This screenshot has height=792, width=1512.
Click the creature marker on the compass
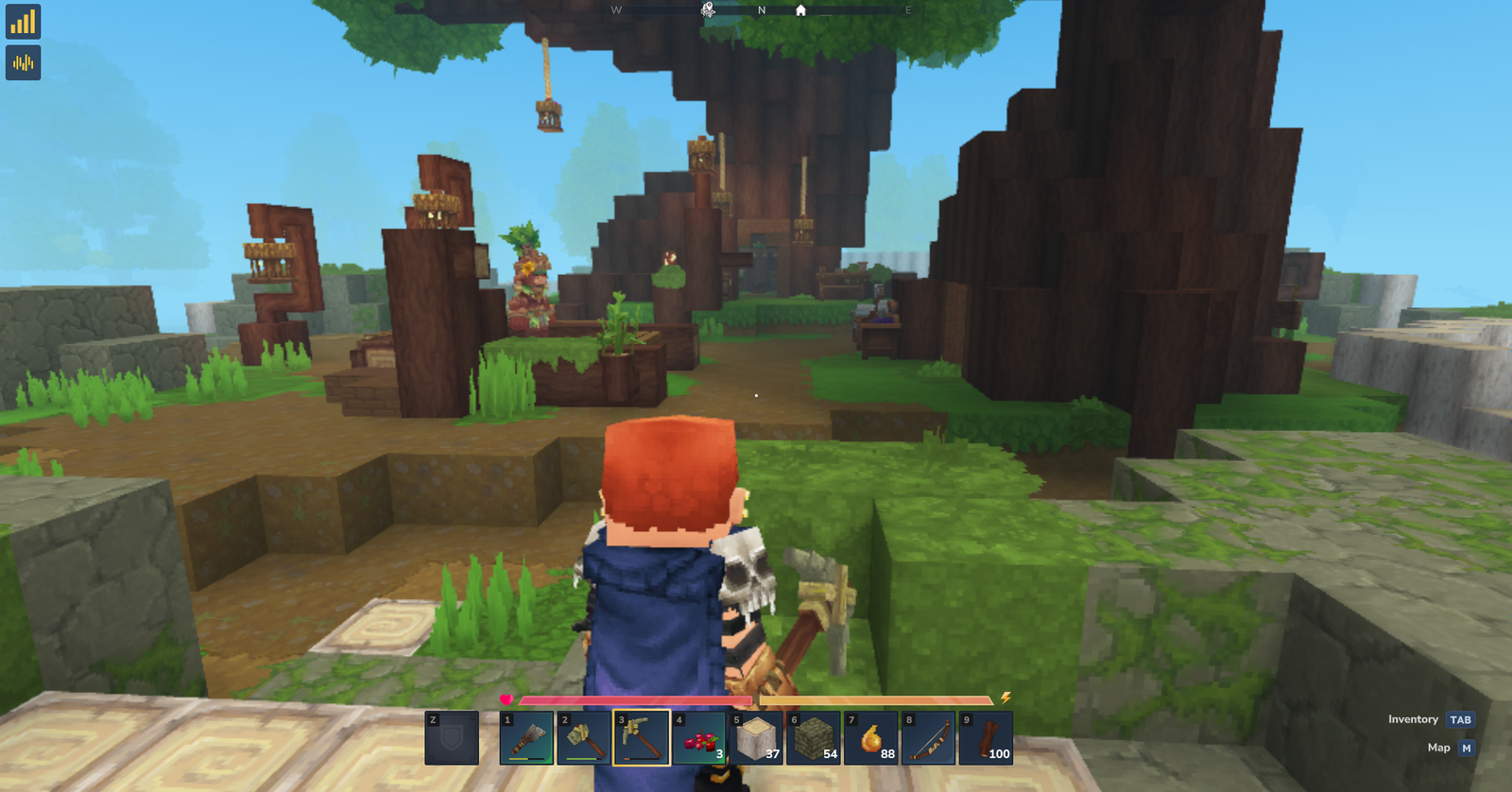pyautogui.click(x=708, y=10)
